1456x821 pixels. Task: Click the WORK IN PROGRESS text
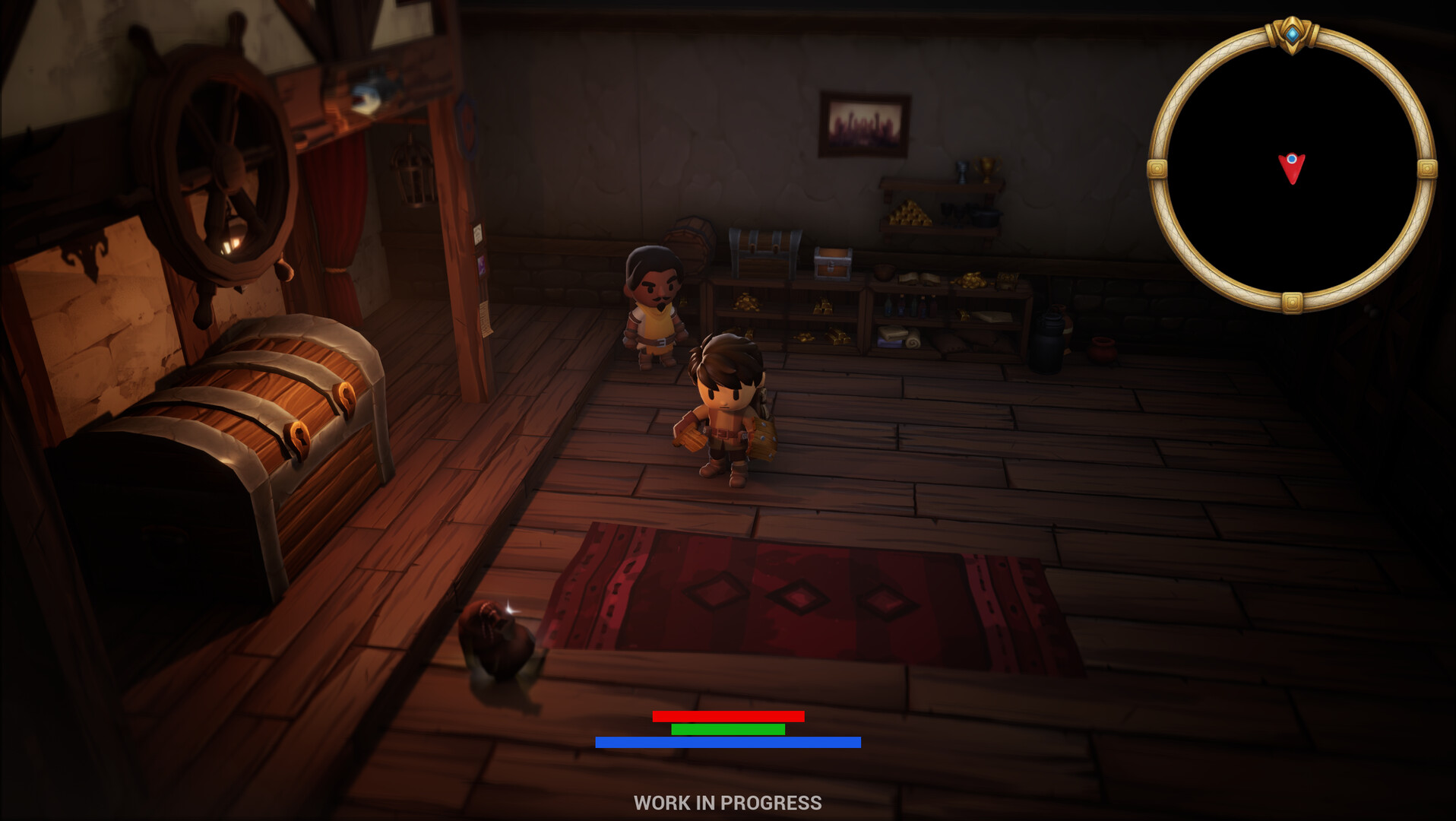click(x=727, y=802)
